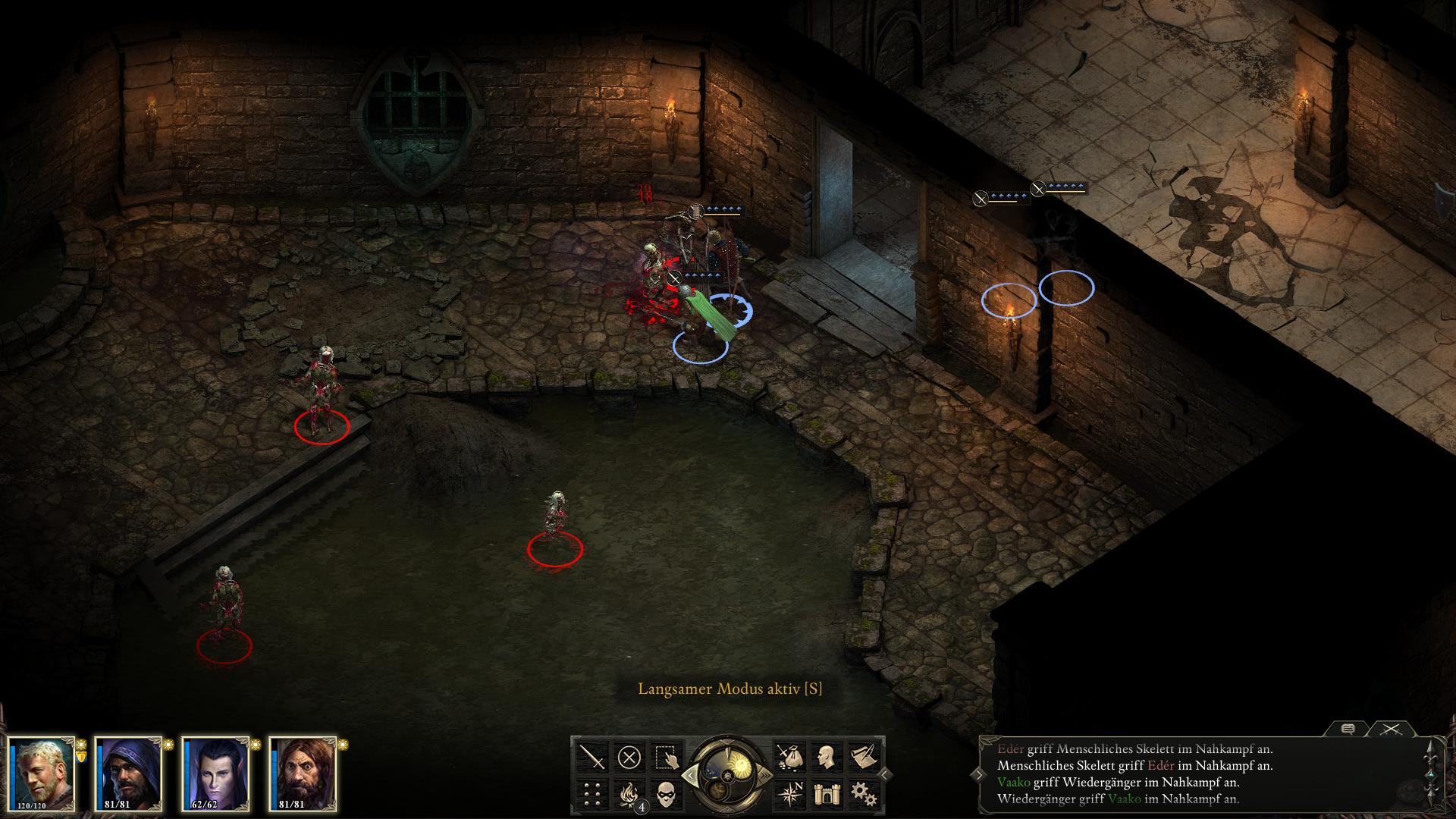The image size is (1456, 819).
Task: Select the brown-bearded man portrait
Action: coord(303,773)
